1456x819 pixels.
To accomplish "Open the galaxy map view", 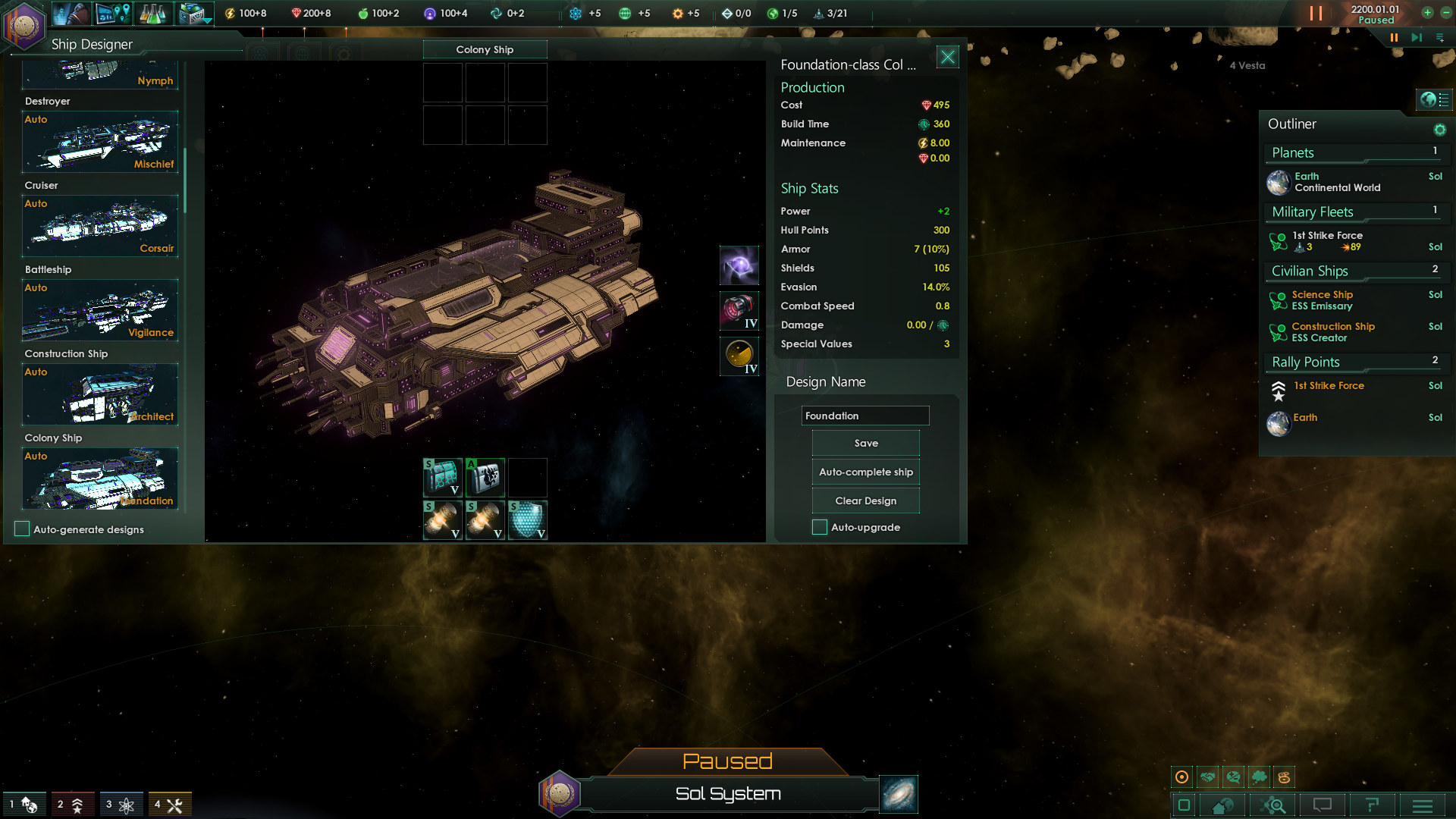I will pos(899,794).
